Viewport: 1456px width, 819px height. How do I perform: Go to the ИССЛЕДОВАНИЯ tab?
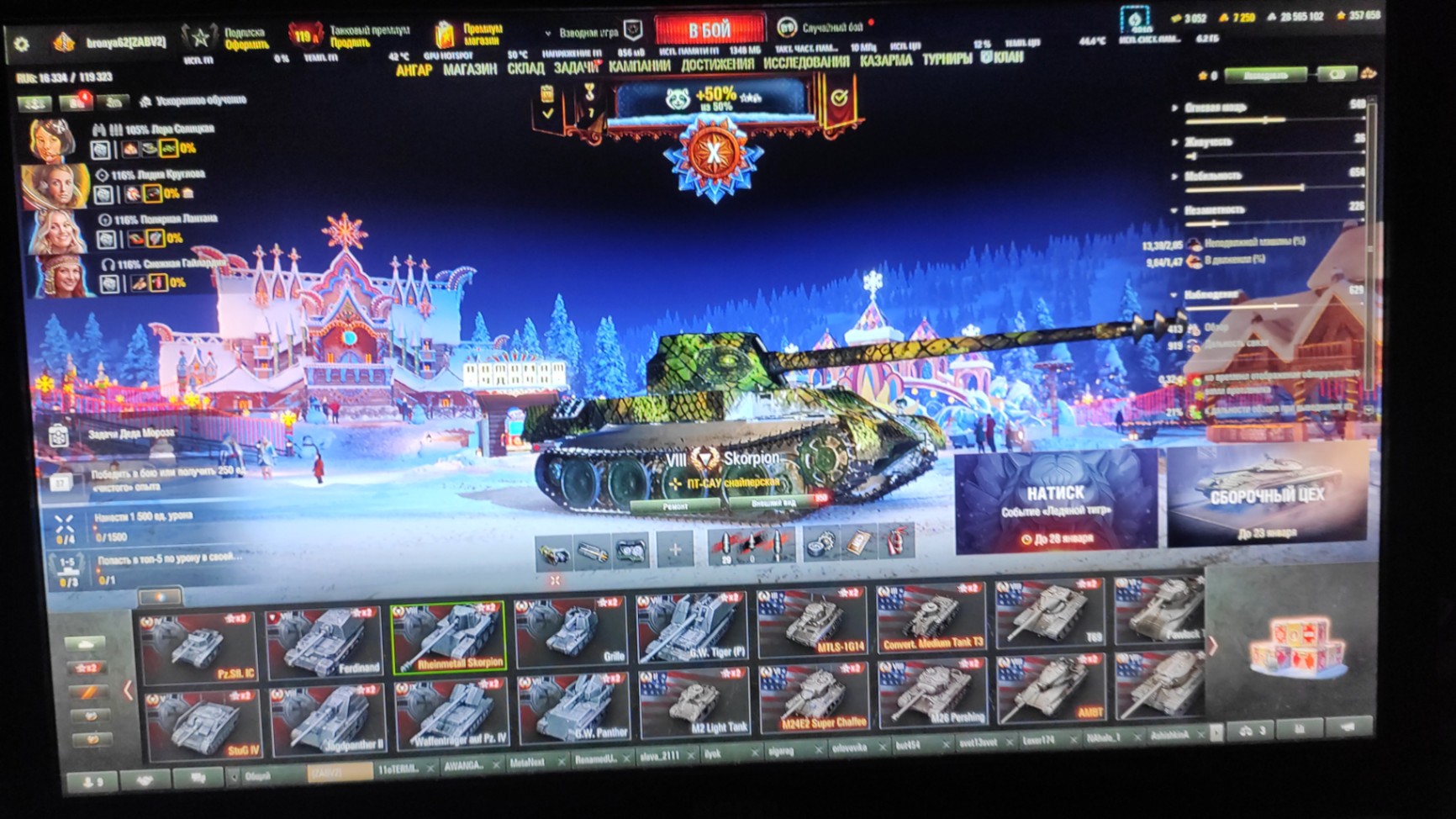[x=805, y=63]
